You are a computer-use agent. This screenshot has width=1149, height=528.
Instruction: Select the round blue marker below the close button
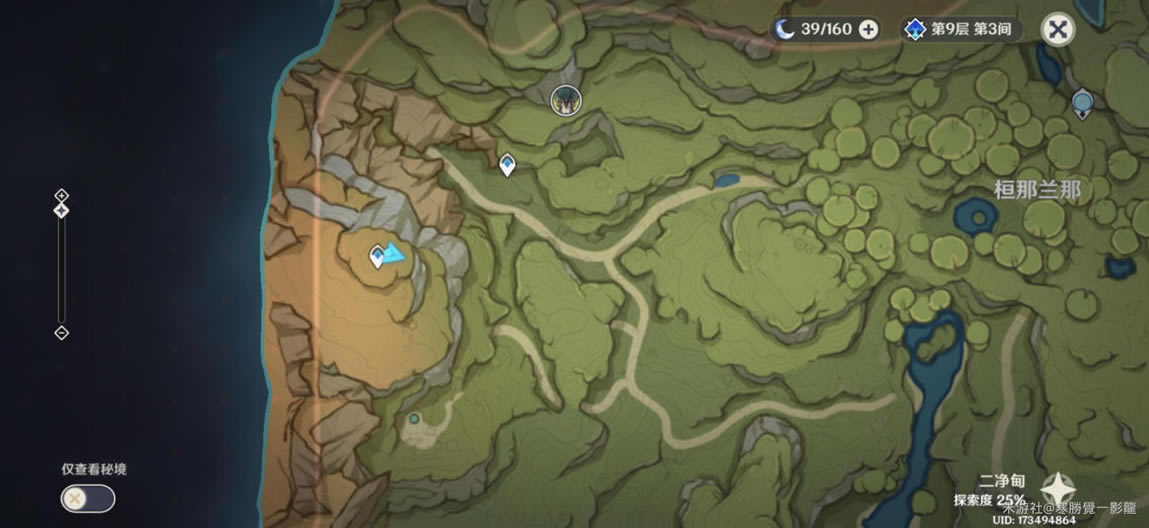pyautogui.click(x=1082, y=102)
